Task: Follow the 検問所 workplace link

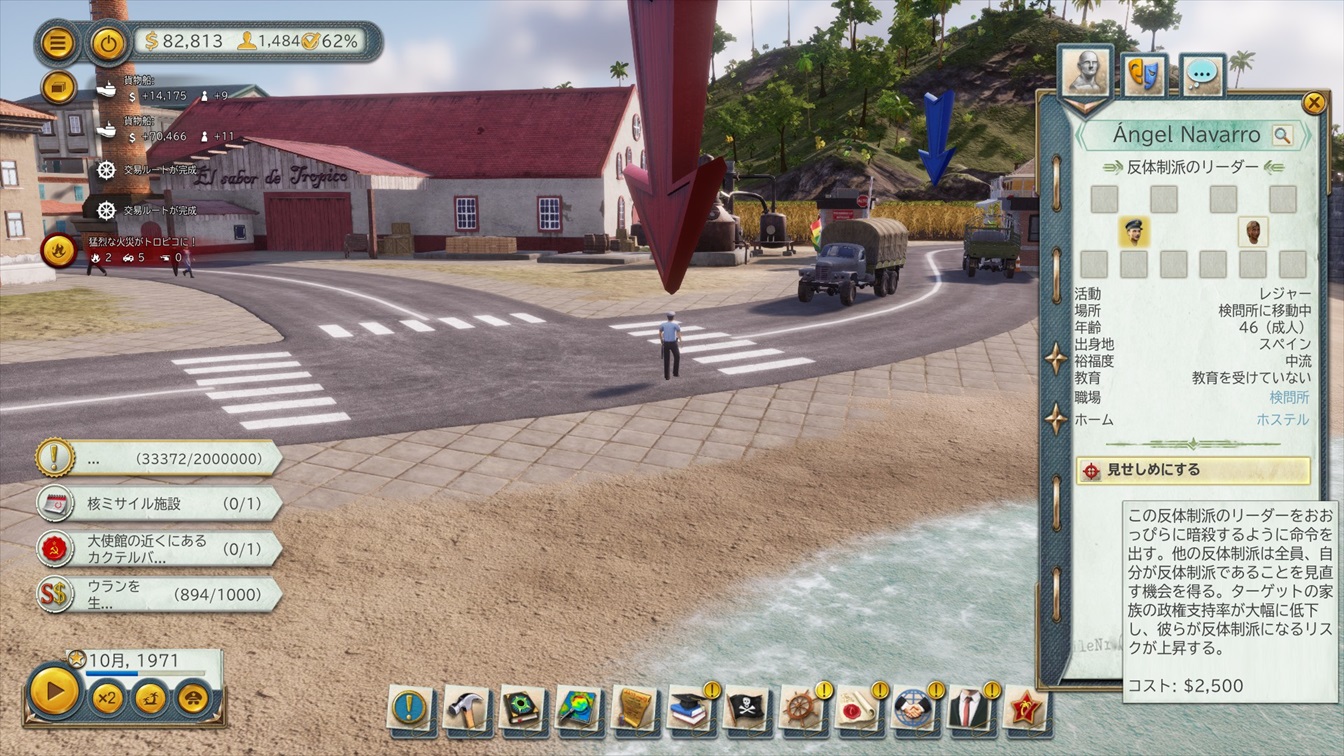Action: (x=1289, y=397)
